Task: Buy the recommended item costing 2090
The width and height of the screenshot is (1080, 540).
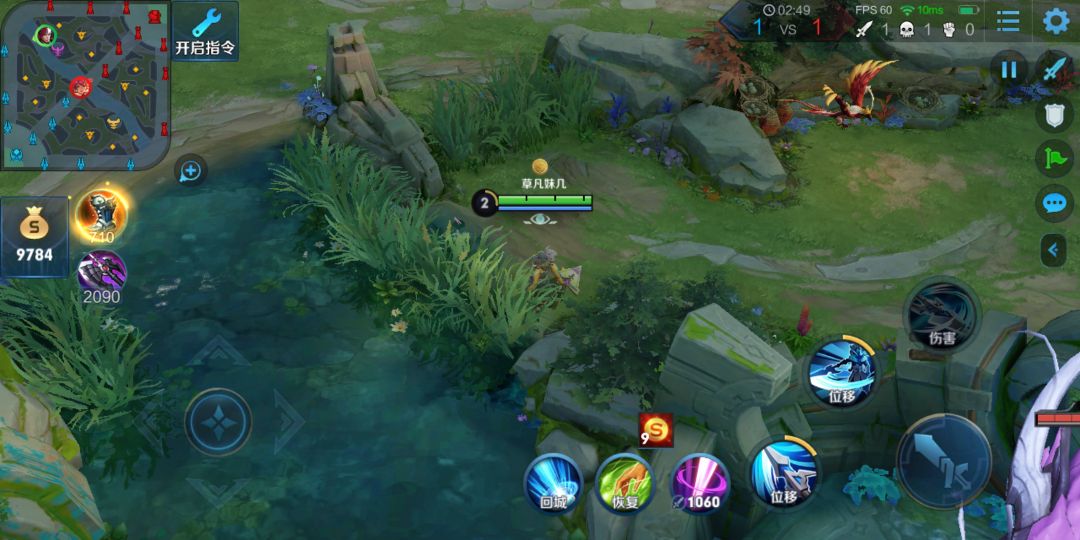Action: (101, 273)
